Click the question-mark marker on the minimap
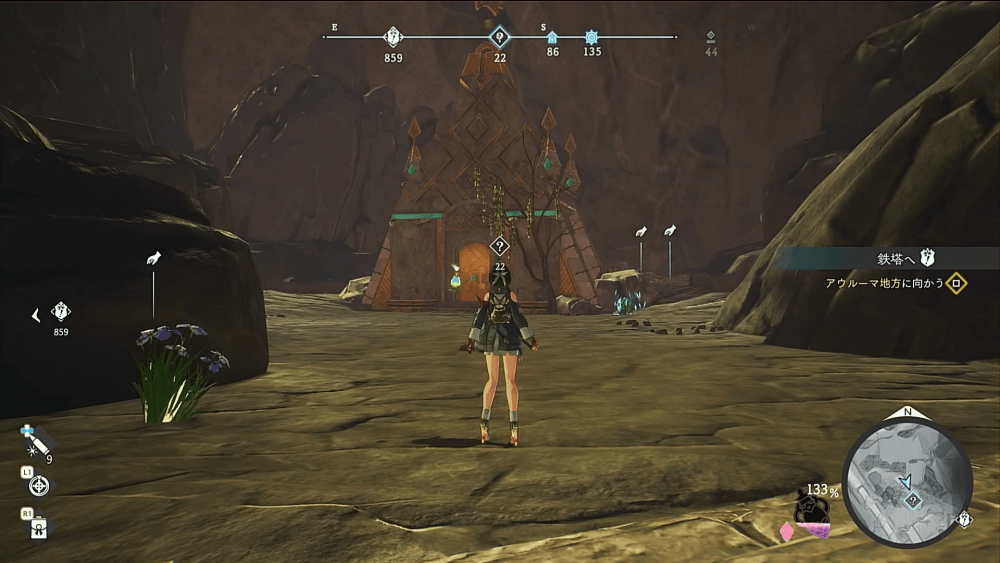Screen dimensions: 1000x563 912,502
